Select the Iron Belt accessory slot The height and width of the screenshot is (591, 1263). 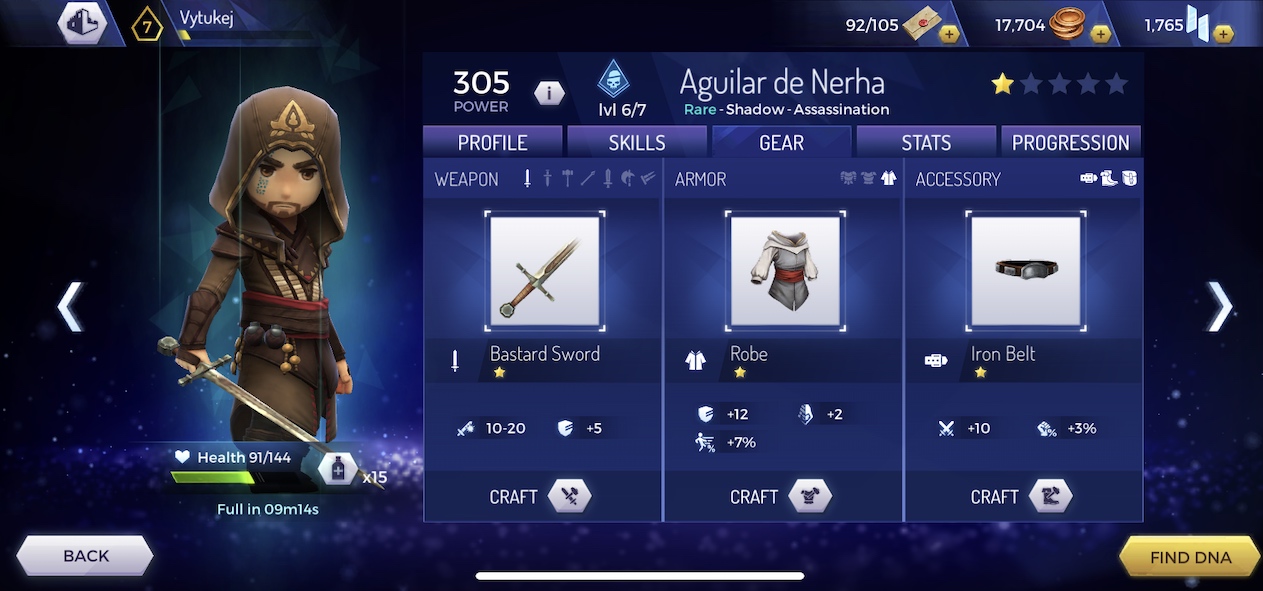pos(1025,270)
